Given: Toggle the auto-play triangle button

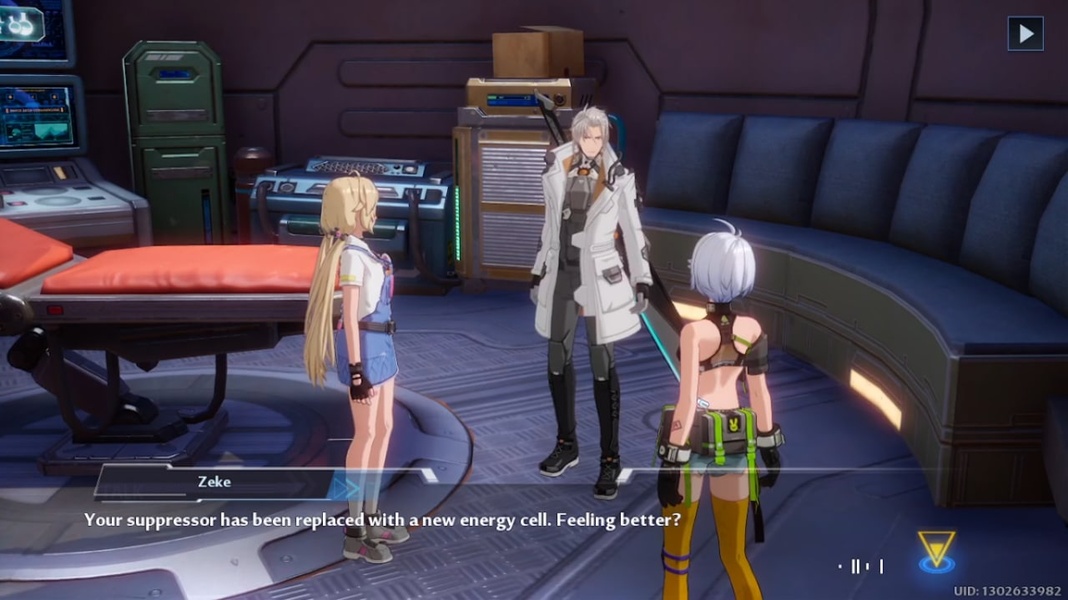Looking at the screenshot, I should coord(1025,34).
